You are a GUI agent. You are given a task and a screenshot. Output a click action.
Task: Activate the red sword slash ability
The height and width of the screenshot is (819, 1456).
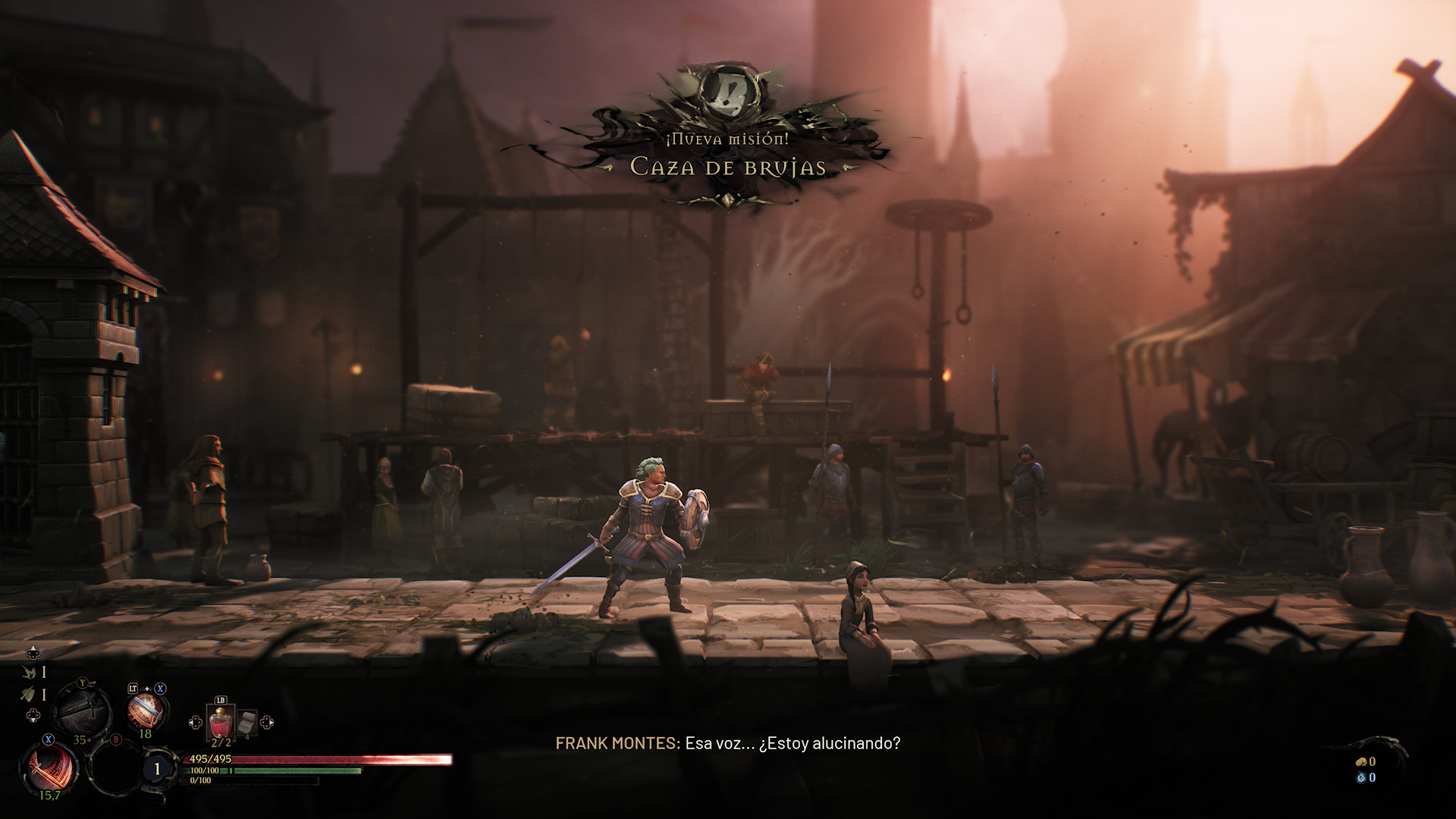click(x=50, y=767)
